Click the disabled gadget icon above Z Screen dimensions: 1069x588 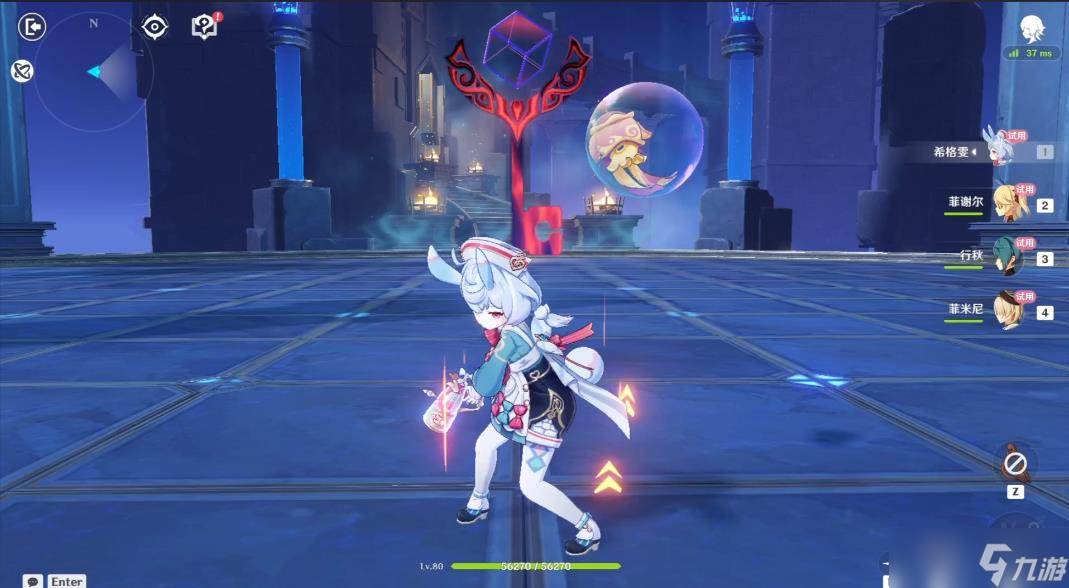click(1016, 464)
